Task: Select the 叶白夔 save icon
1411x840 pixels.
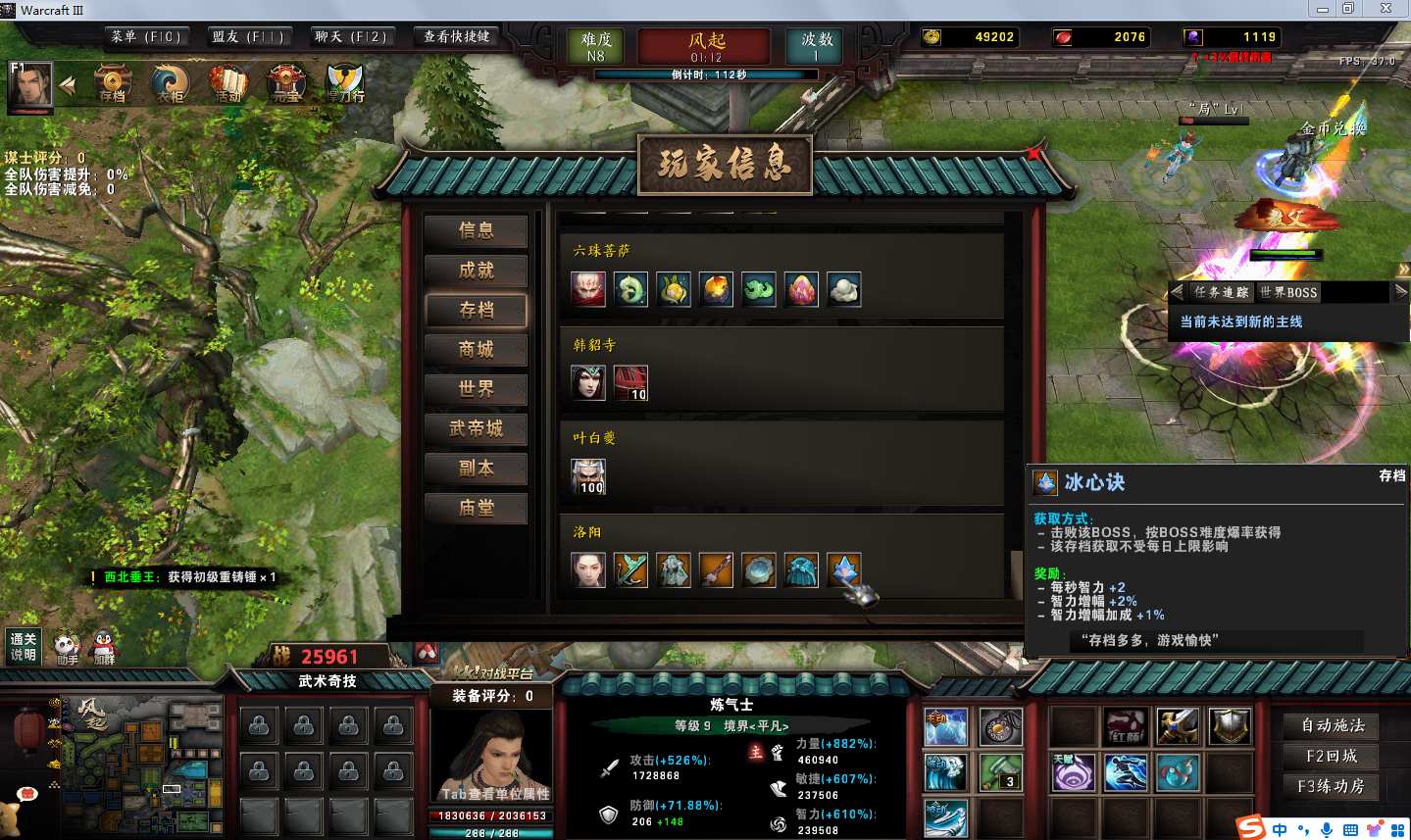Action: click(588, 476)
